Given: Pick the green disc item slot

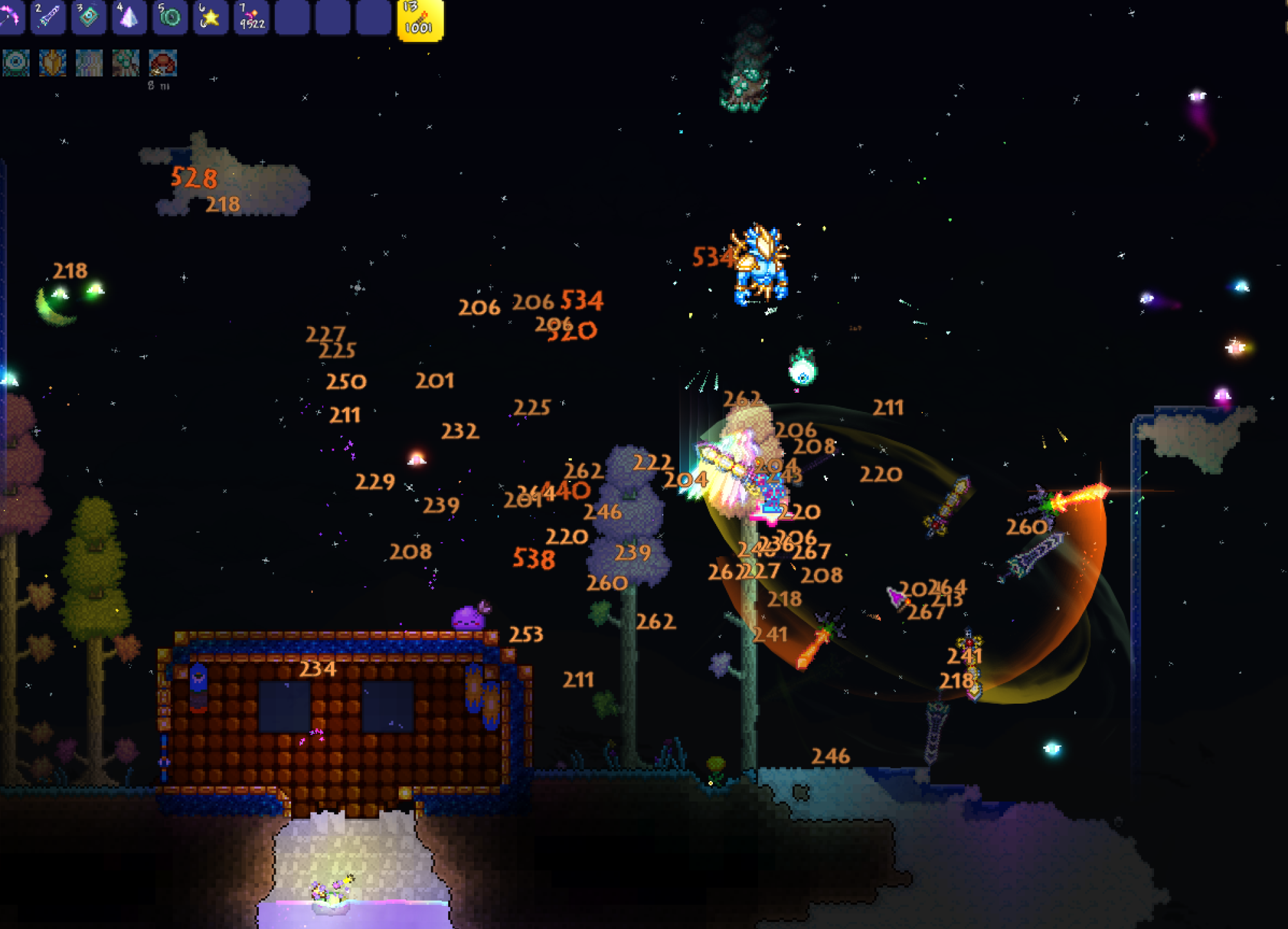Looking at the screenshot, I should 169,17.
